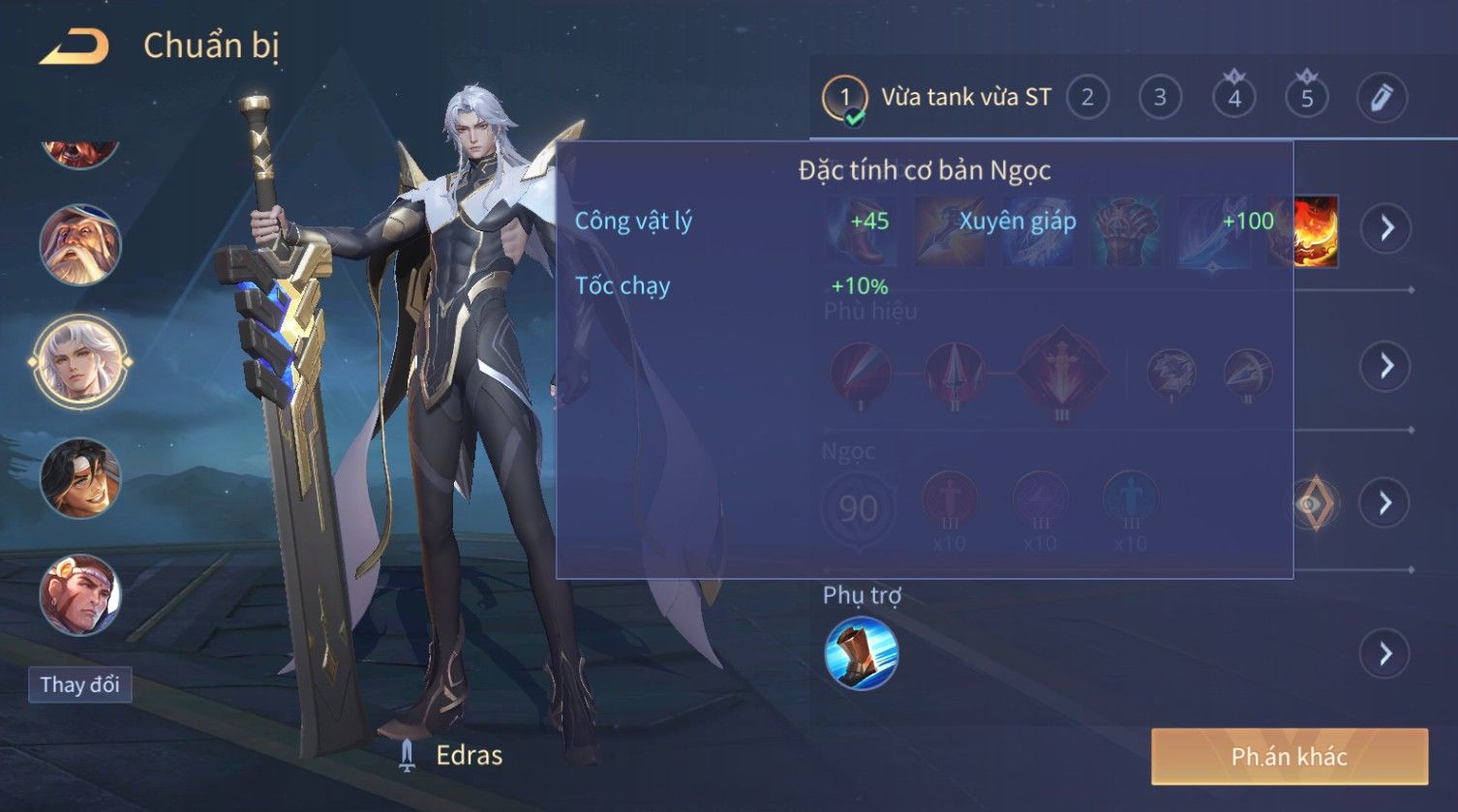The image size is (1458, 812).
Task: Choose the dark-haired headband hero portrait
Action: point(80,478)
